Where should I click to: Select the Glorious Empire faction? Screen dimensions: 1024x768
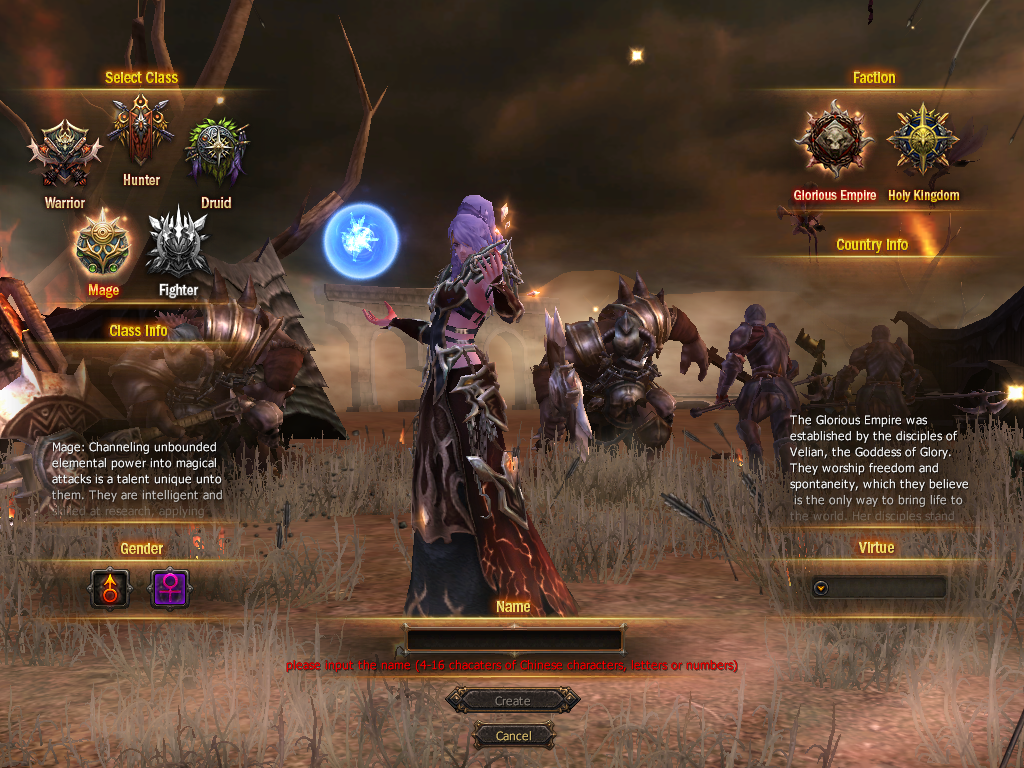[x=834, y=141]
